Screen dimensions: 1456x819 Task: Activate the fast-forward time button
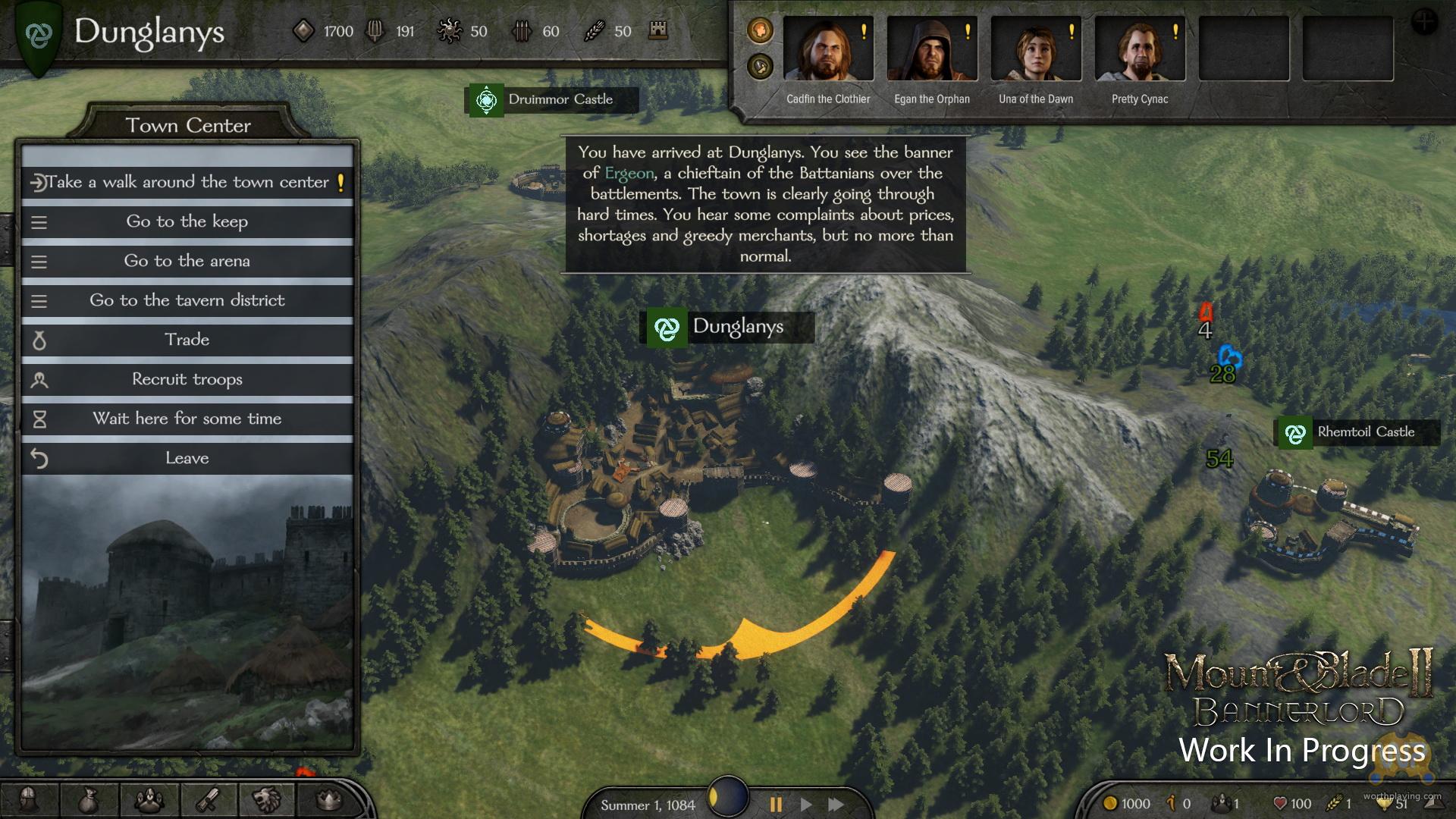click(836, 805)
